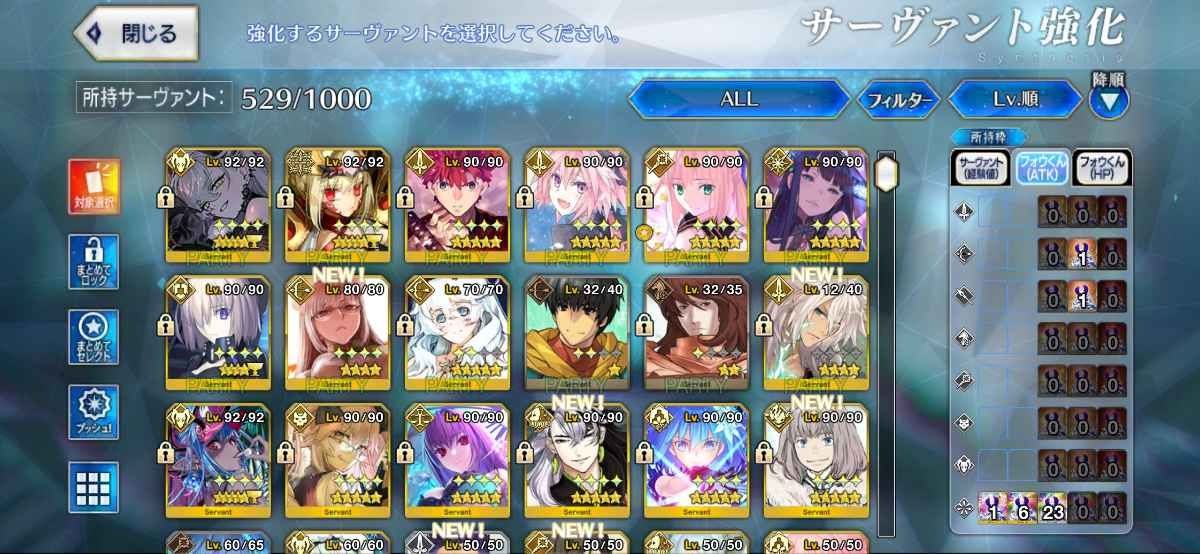Click the プッシュ! gear button

pos(94,412)
